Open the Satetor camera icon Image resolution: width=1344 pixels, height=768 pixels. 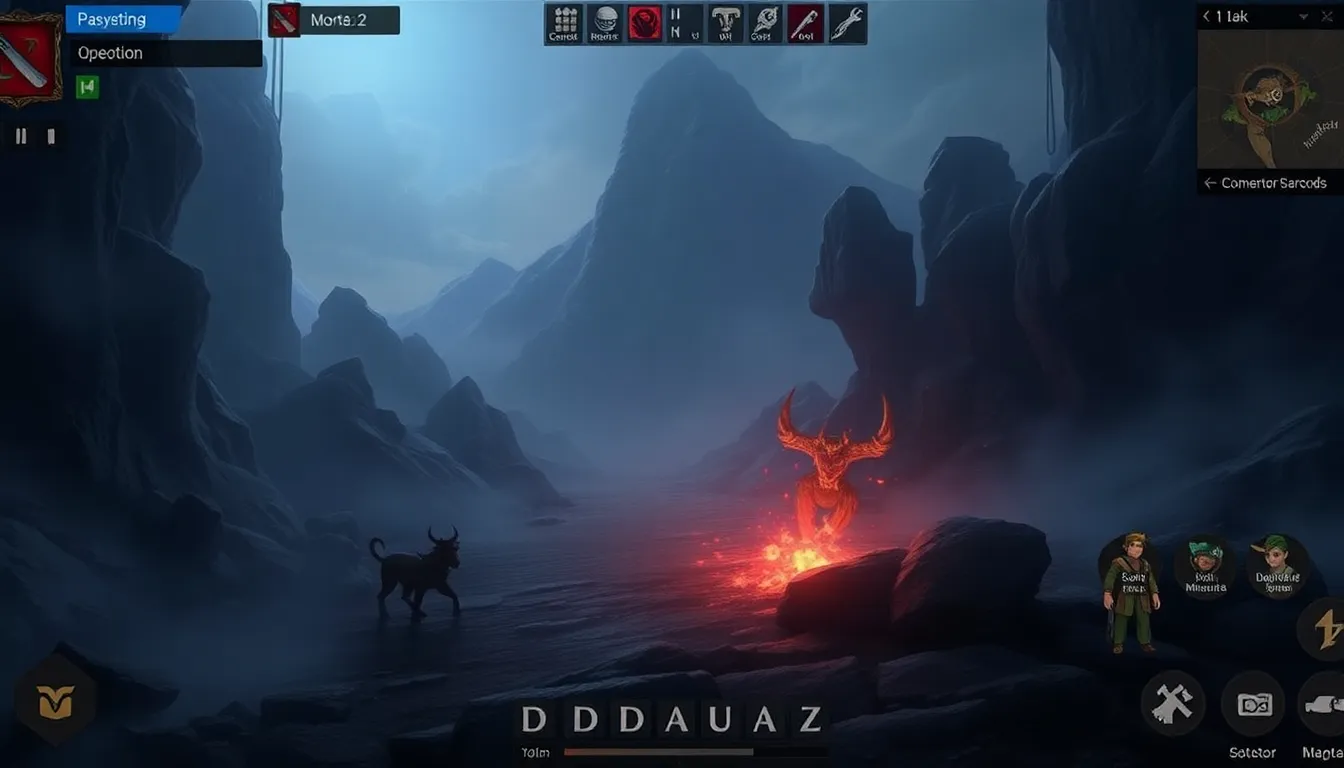pos(1252,705)
